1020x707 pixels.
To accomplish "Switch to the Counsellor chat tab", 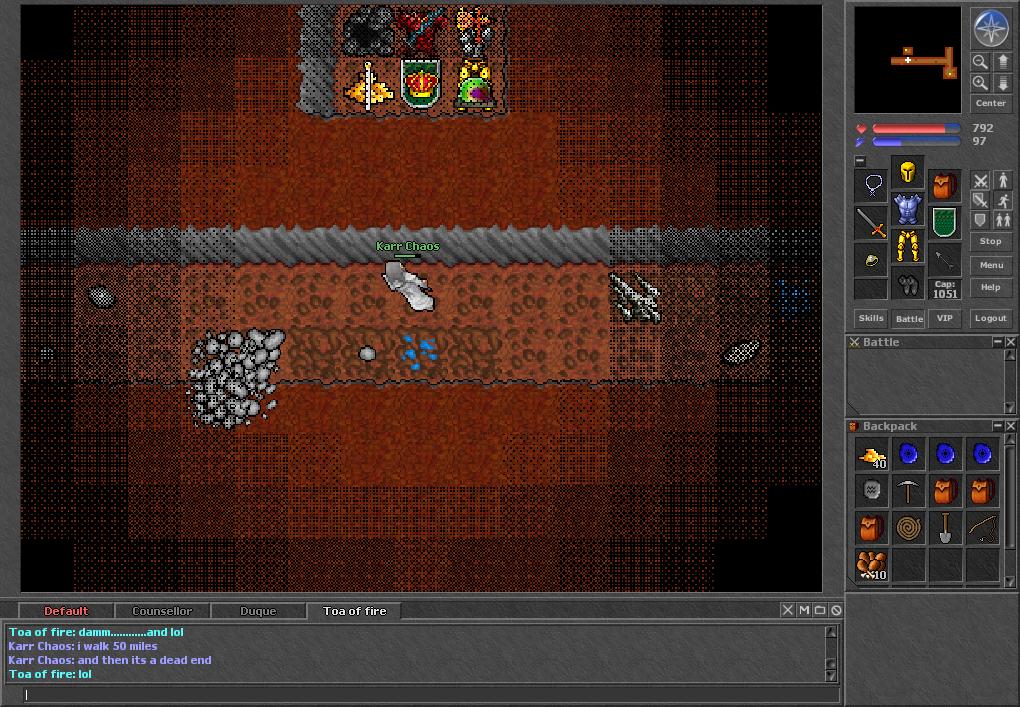I will (x=162, y=611).
